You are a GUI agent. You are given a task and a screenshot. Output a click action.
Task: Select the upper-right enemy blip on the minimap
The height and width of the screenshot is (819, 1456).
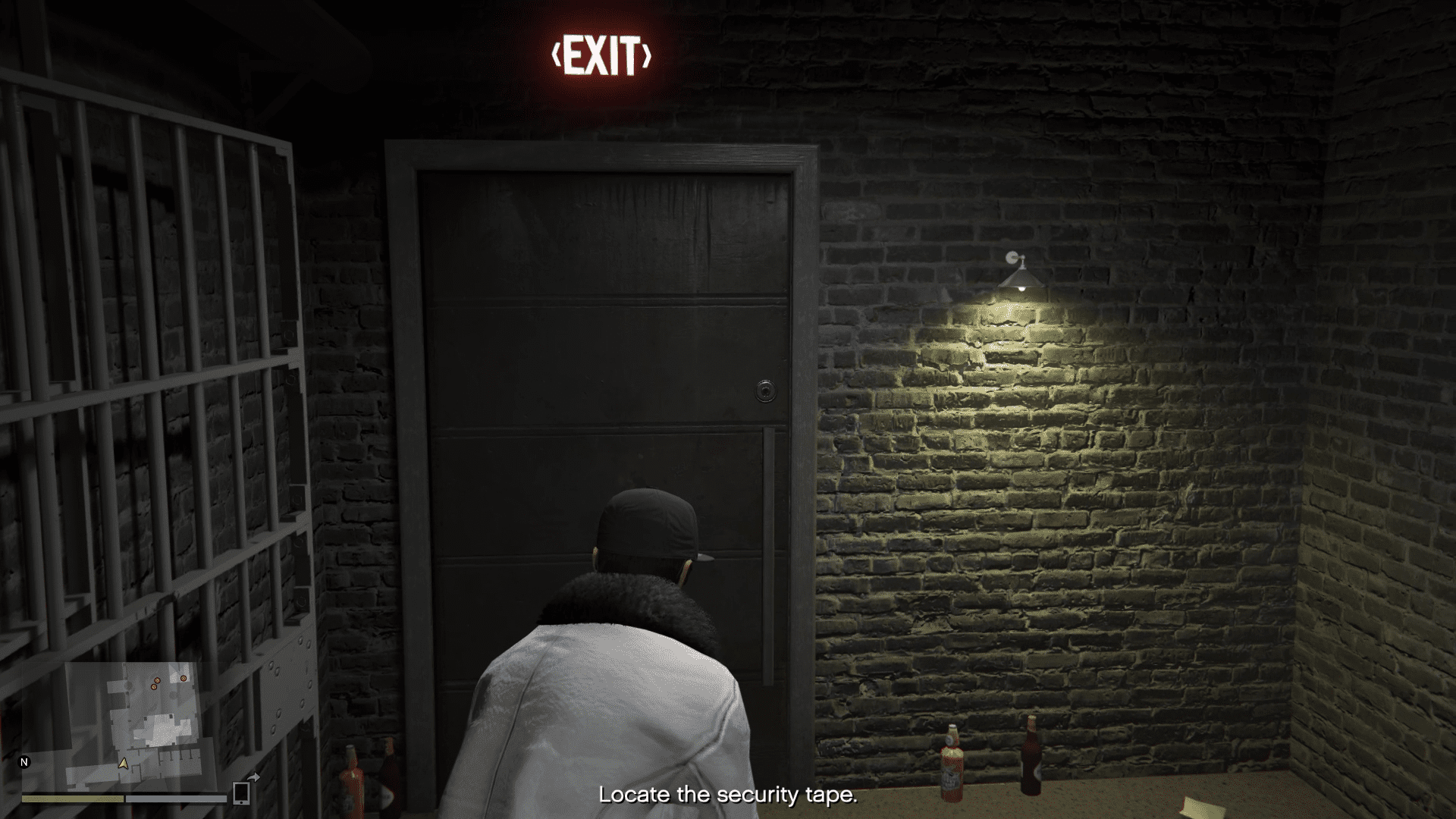tap(184, 678)
